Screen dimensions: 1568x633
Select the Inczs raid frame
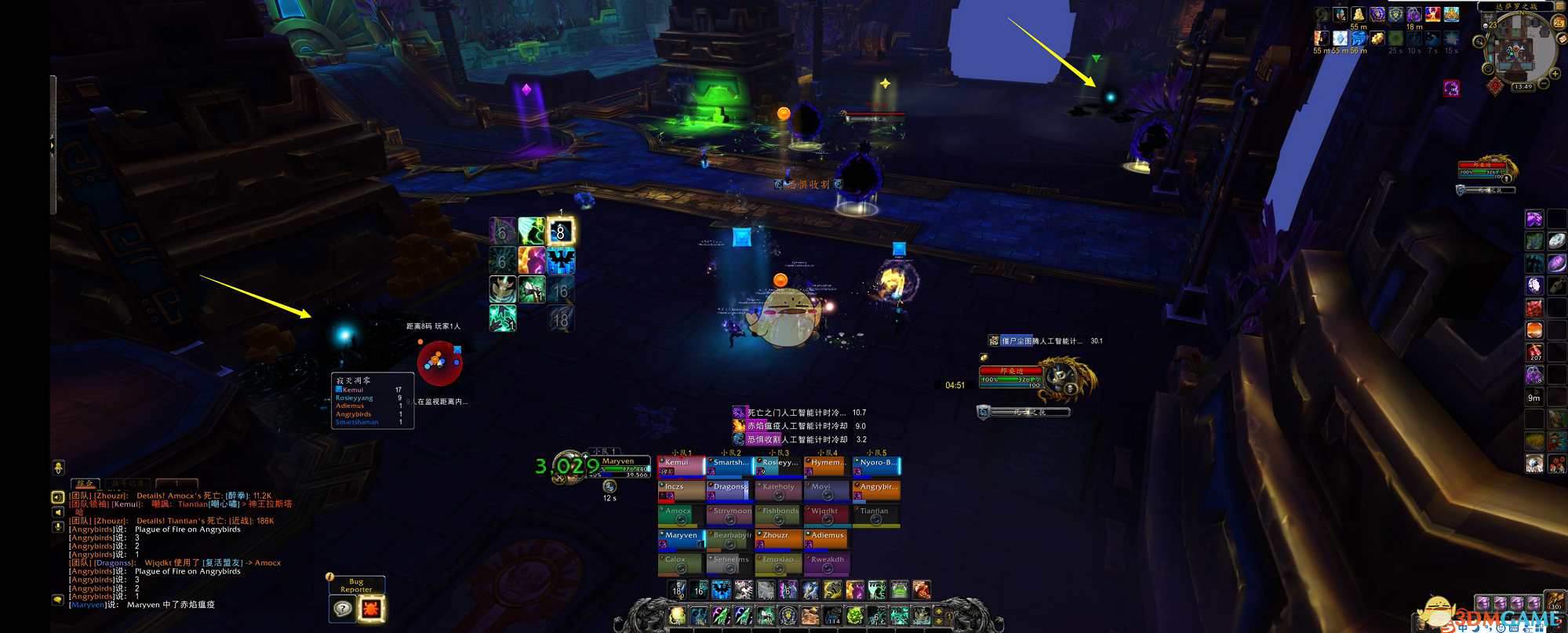coord(681,490)
